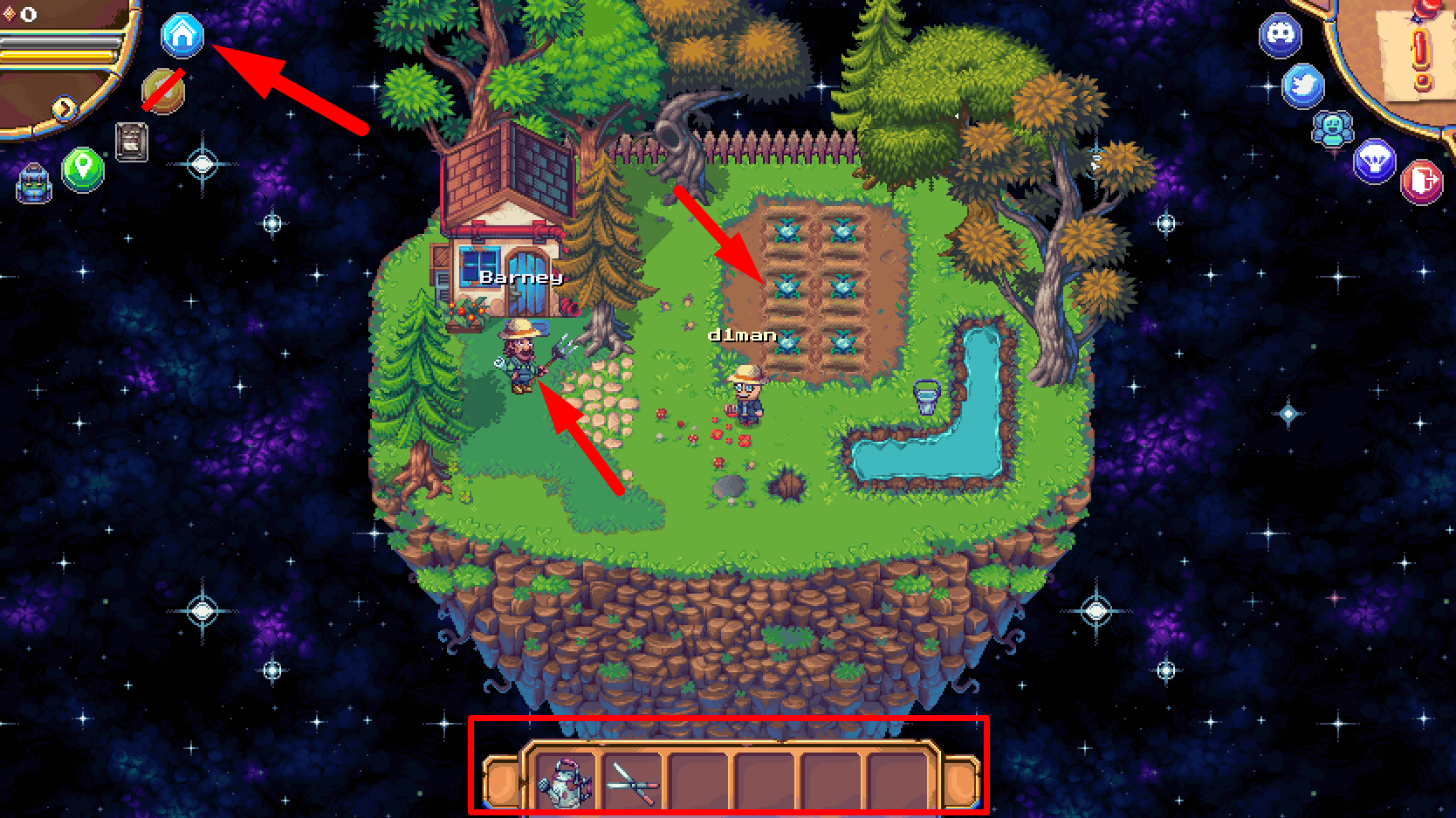This screenshot has height=818, width=1456.
Task: Click the teal smiling character icon
Action: tap(1332, 129)
